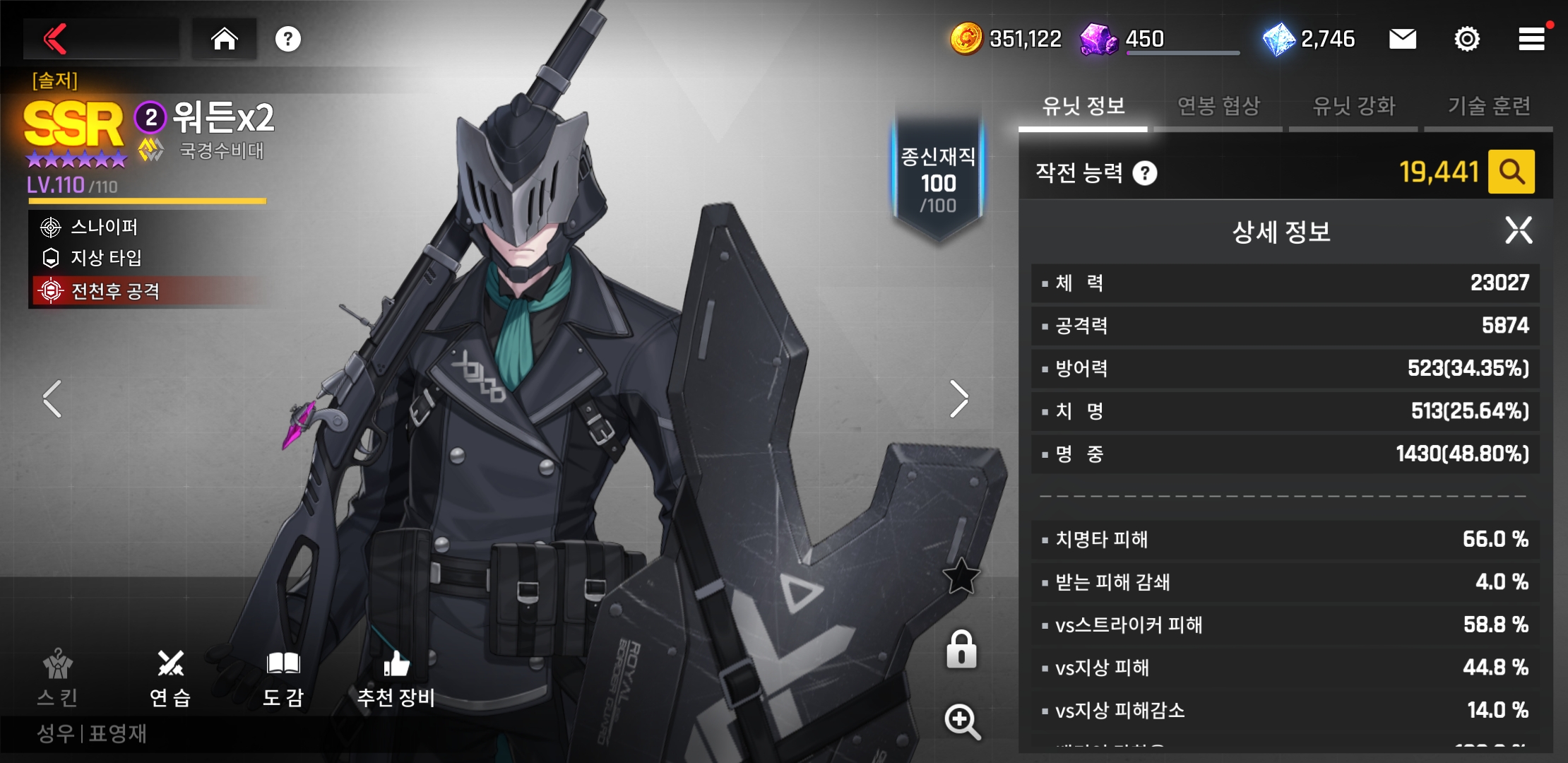Screen dimensions: 1568x763
Task: Open the gear settings icon
Action: [x=1467, y=39]
